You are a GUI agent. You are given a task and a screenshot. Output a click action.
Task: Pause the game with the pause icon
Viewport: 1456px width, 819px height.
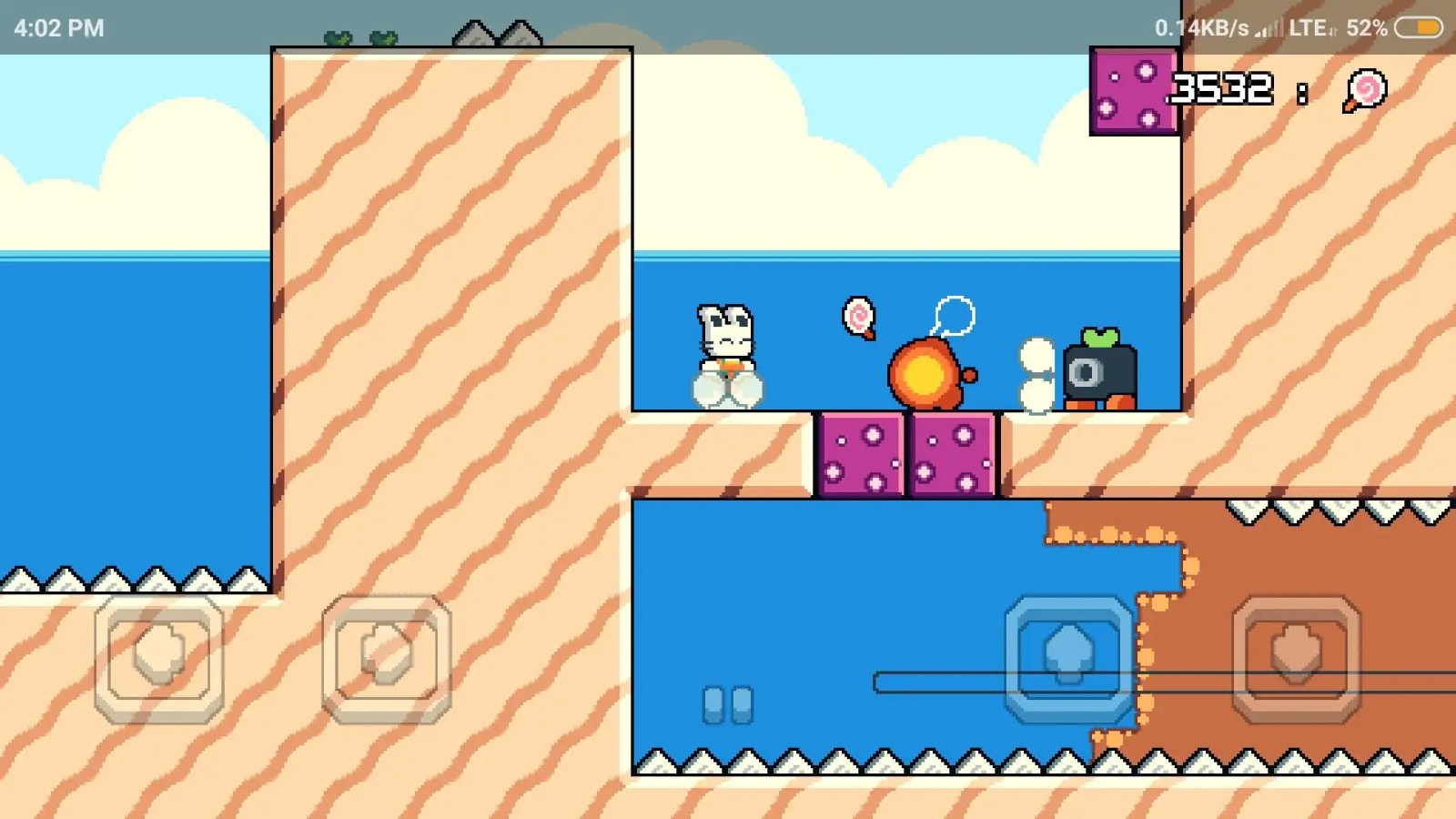[x=728, y=704]
